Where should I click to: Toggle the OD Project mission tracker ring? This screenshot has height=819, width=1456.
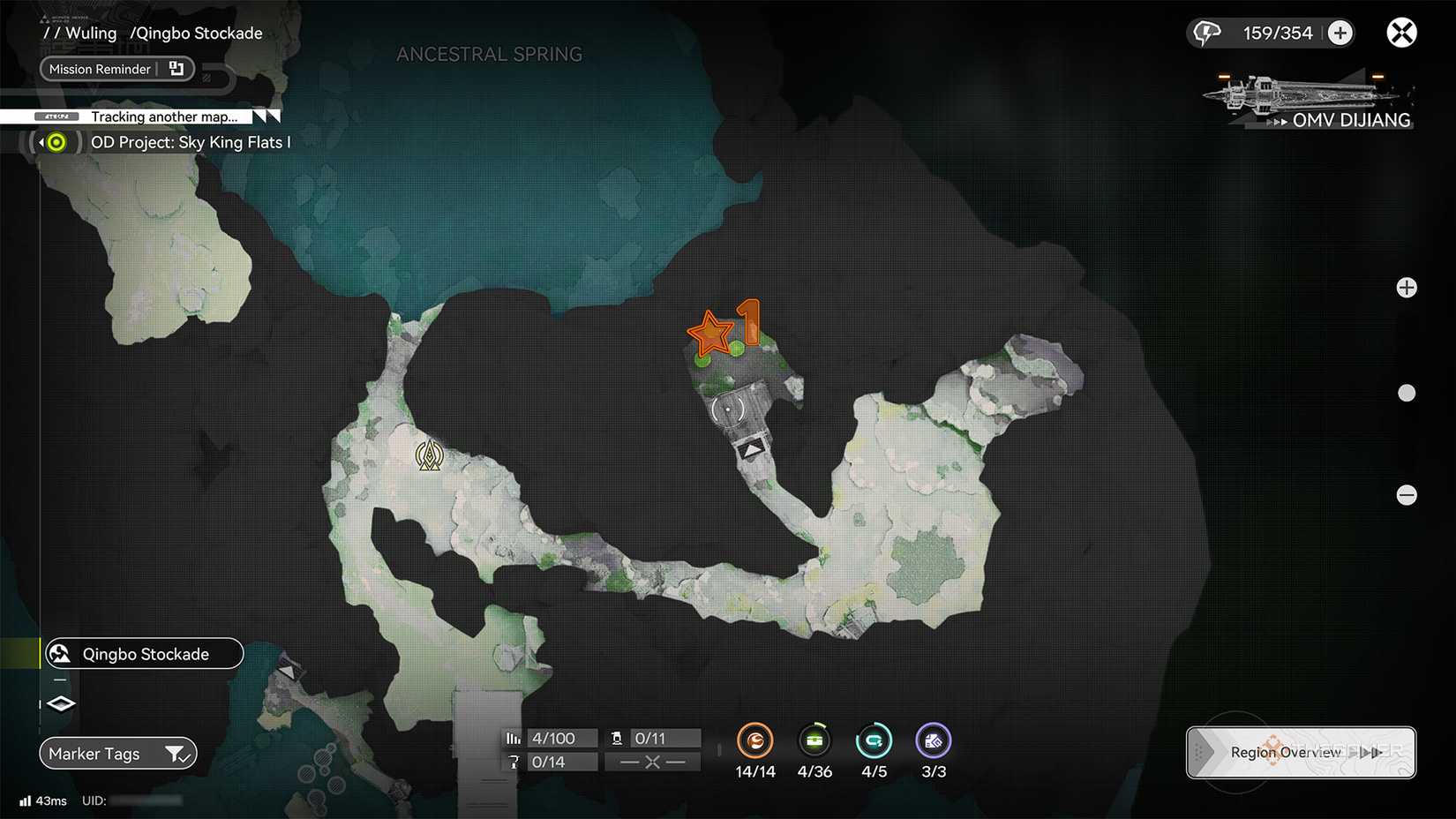(55, 142)
